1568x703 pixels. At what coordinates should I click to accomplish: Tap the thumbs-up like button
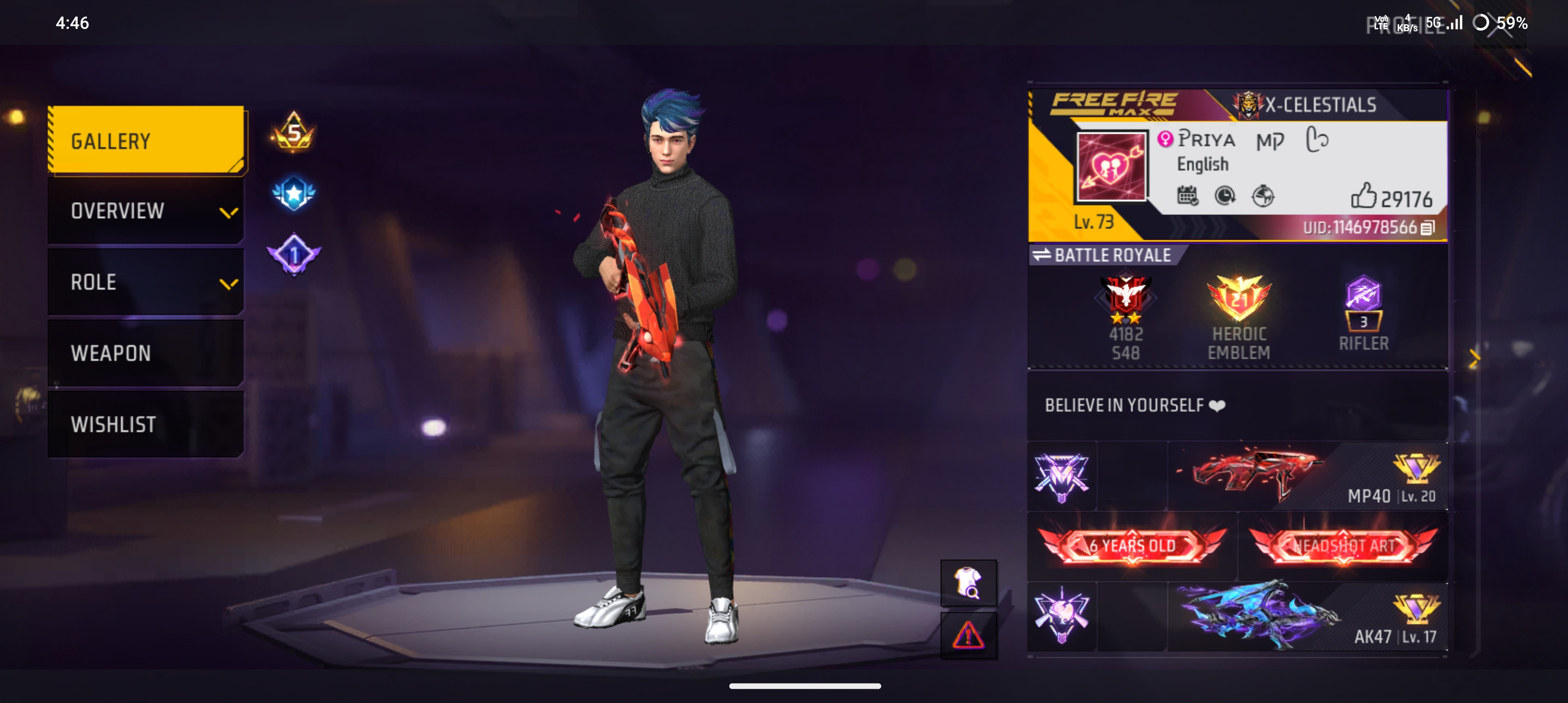(1363, 196)
